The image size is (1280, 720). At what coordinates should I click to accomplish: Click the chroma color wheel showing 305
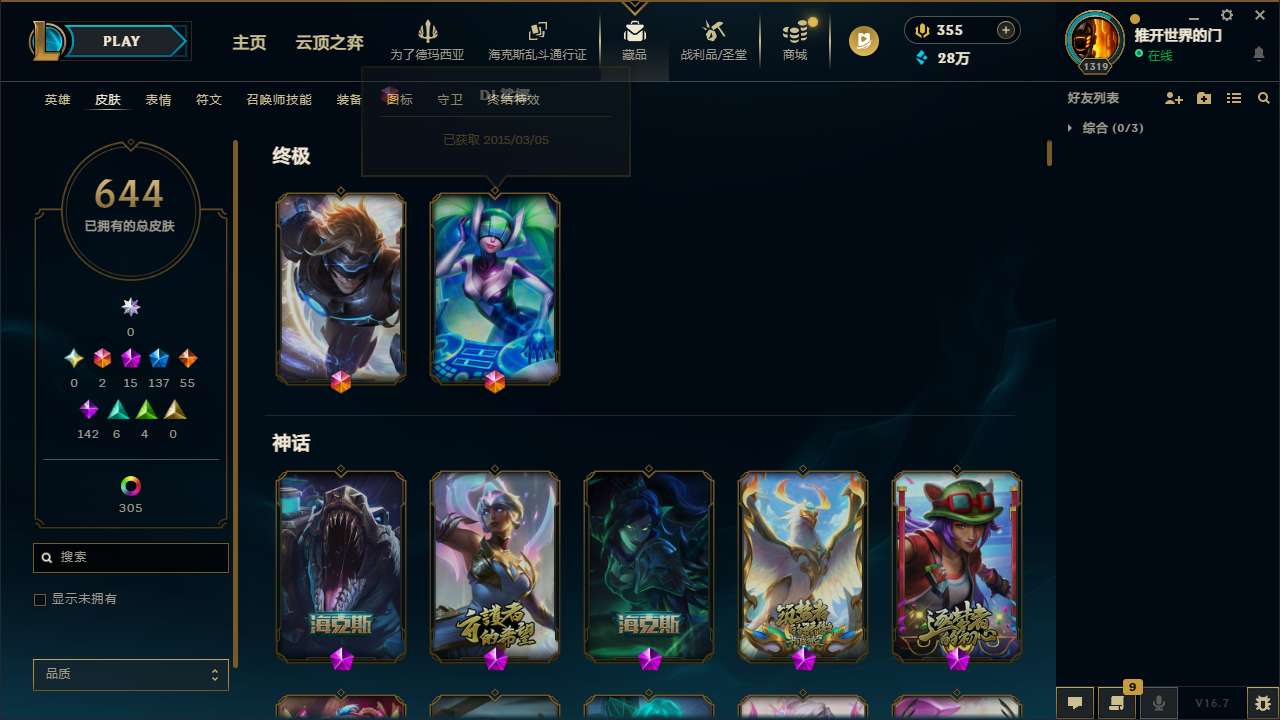click(x=130, y=487)
